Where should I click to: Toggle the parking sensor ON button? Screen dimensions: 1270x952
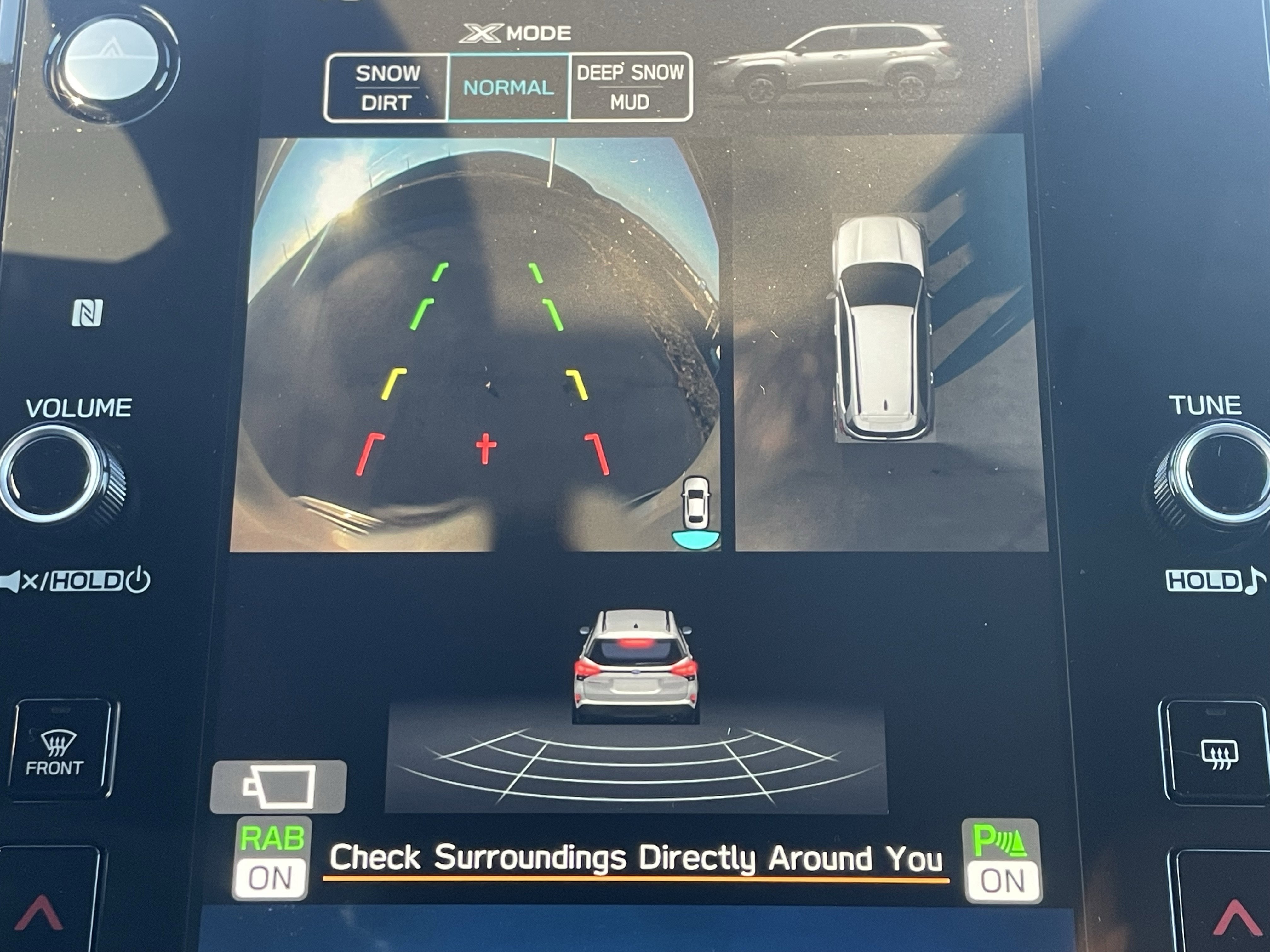click(1003, 861)
